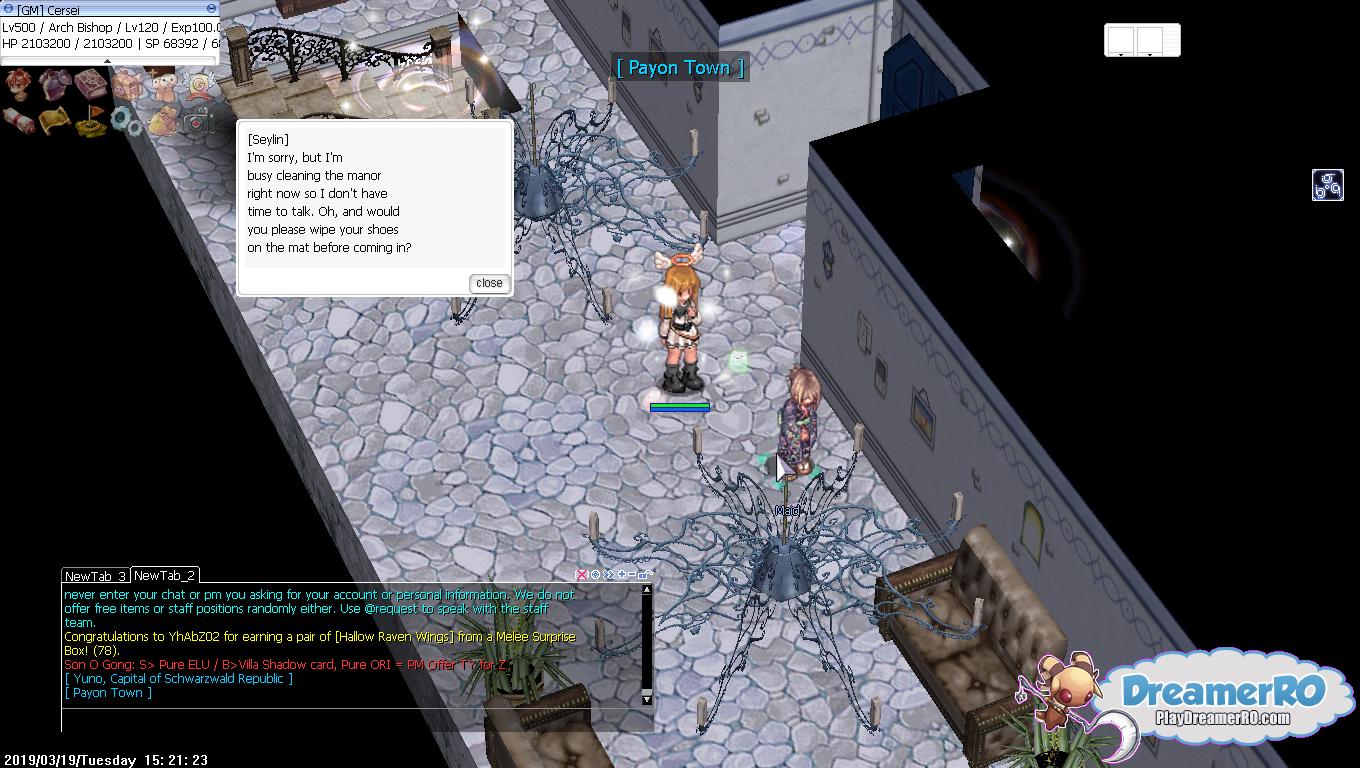Viewport: 1360px width, 768px height.
Task: Open the yellow parchment map icon
Action: 55,121
